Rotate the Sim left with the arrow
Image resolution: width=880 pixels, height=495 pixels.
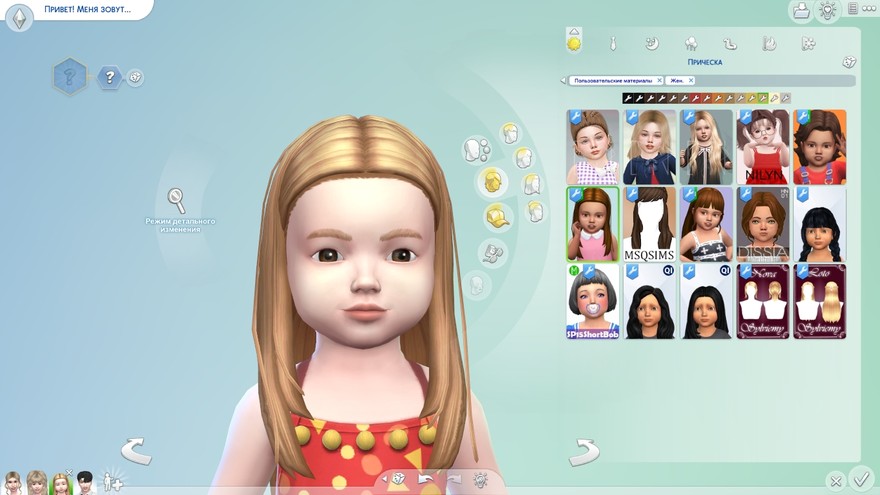[x=136, y=451]
